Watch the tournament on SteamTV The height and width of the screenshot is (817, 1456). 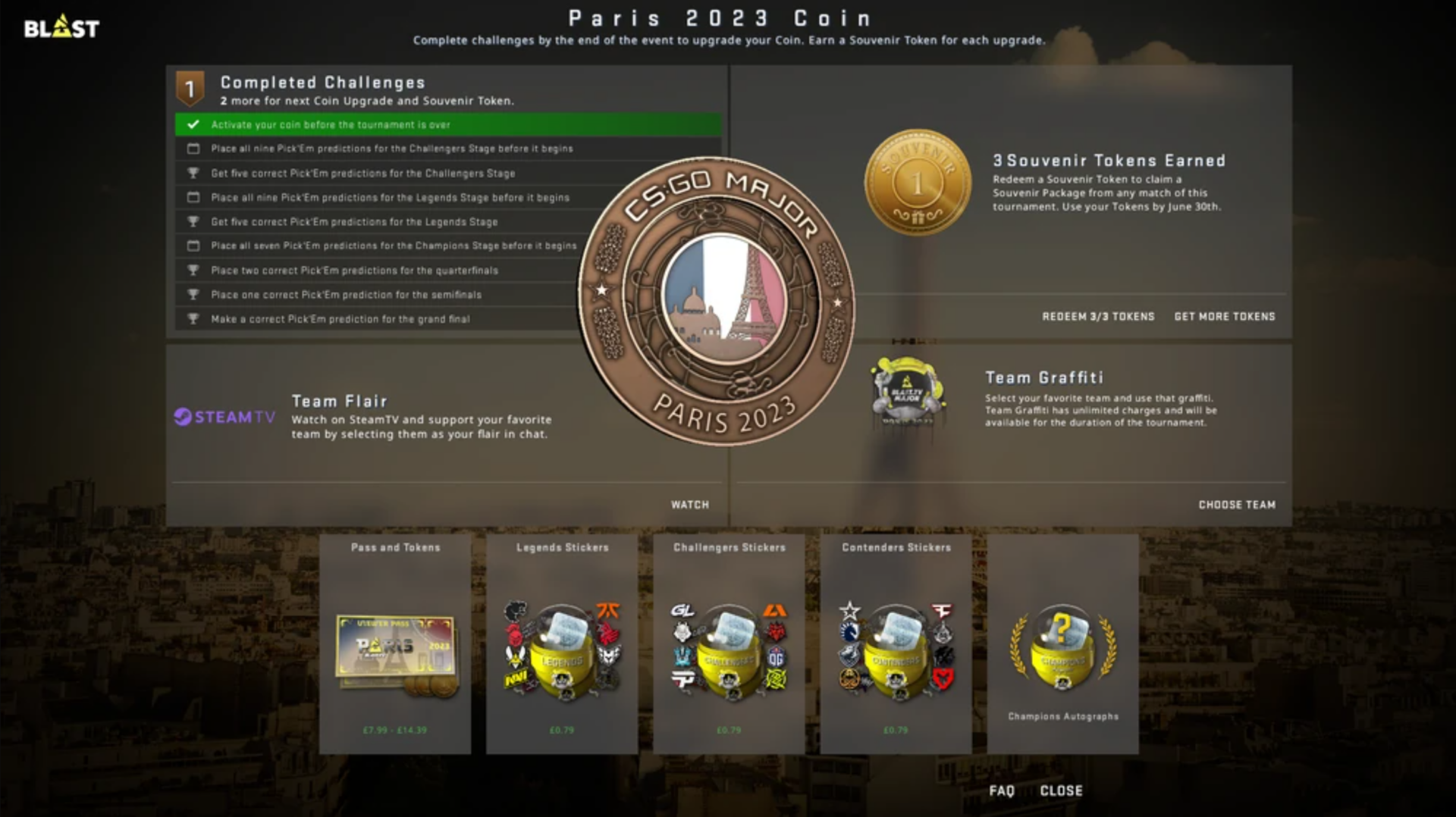point(689,505)
